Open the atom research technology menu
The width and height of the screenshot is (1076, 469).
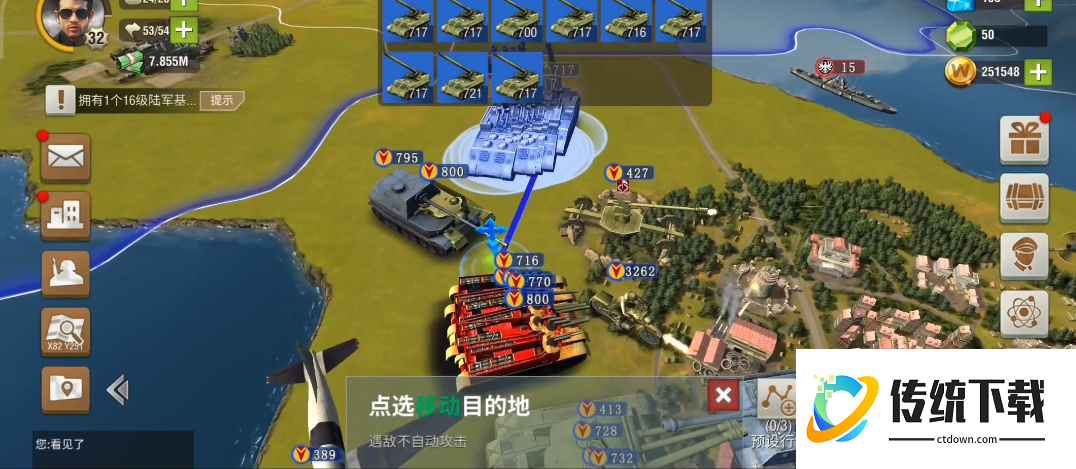(x=1024, y=313)
